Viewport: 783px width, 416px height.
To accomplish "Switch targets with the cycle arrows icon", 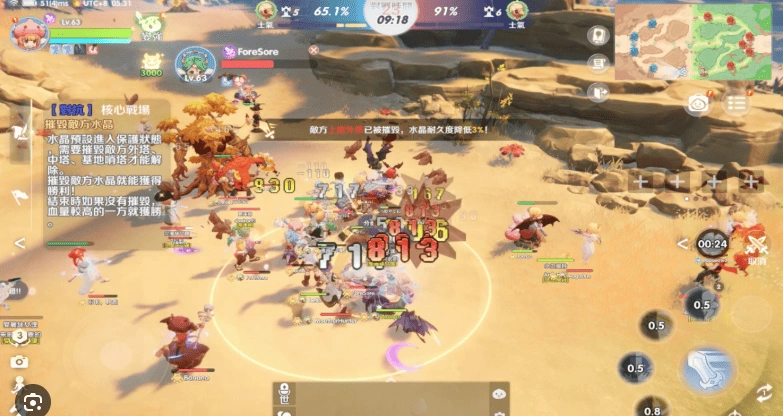I will click(765, 391).
